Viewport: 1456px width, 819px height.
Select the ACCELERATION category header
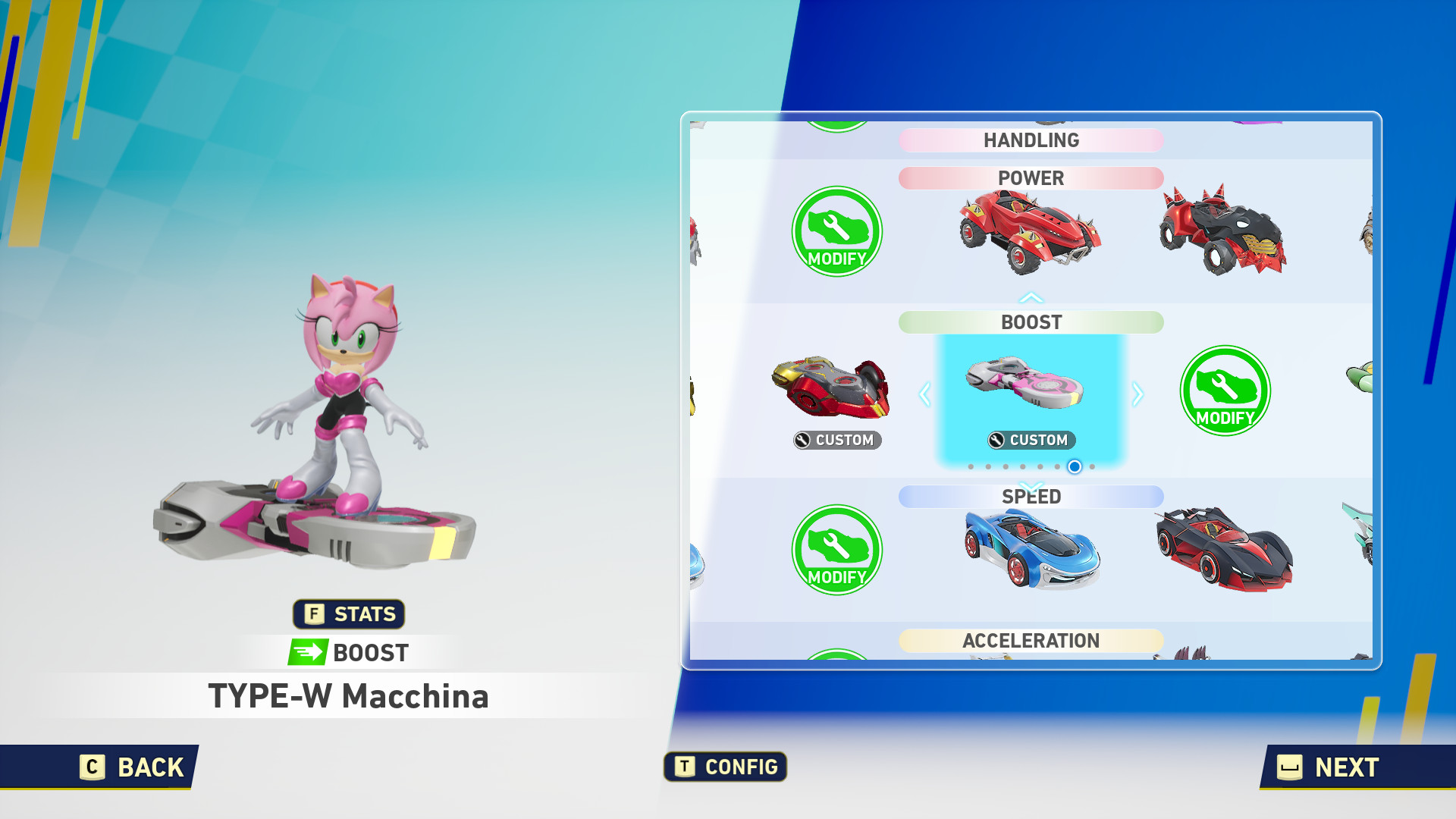coord(1031,641)
